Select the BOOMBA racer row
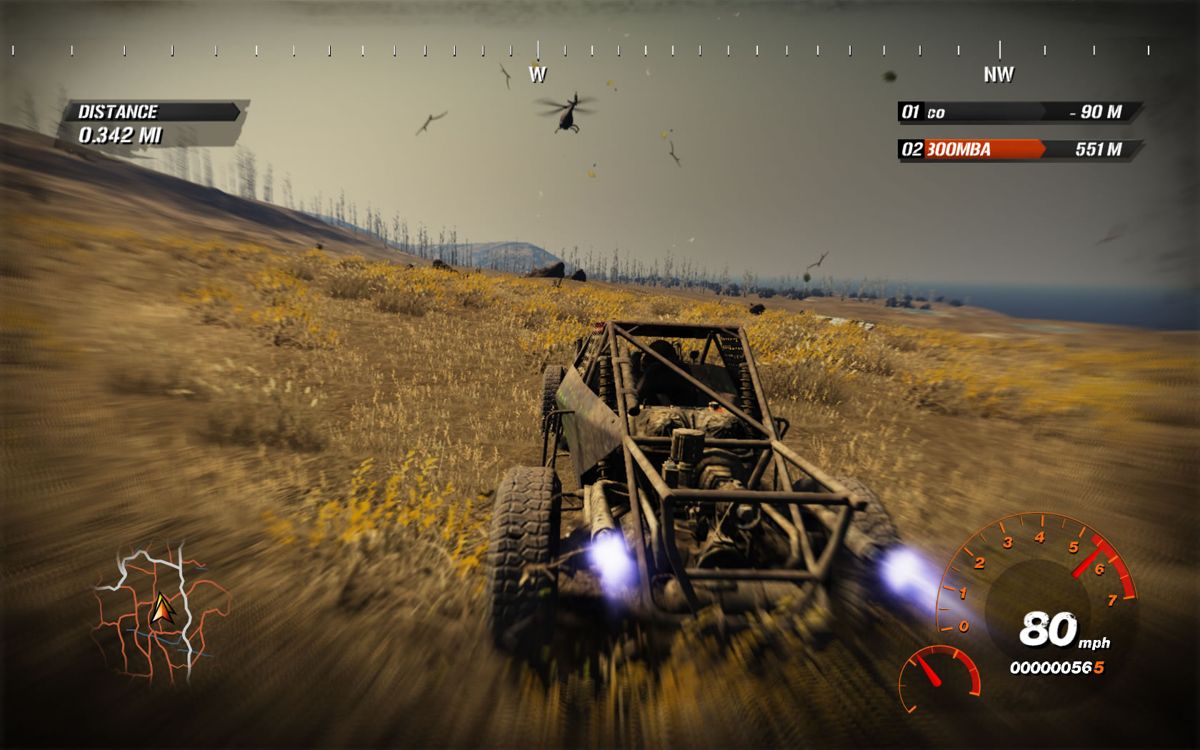Viewport: 1200px width, 750px height. pyautogui.click(x=1020, y=150)
